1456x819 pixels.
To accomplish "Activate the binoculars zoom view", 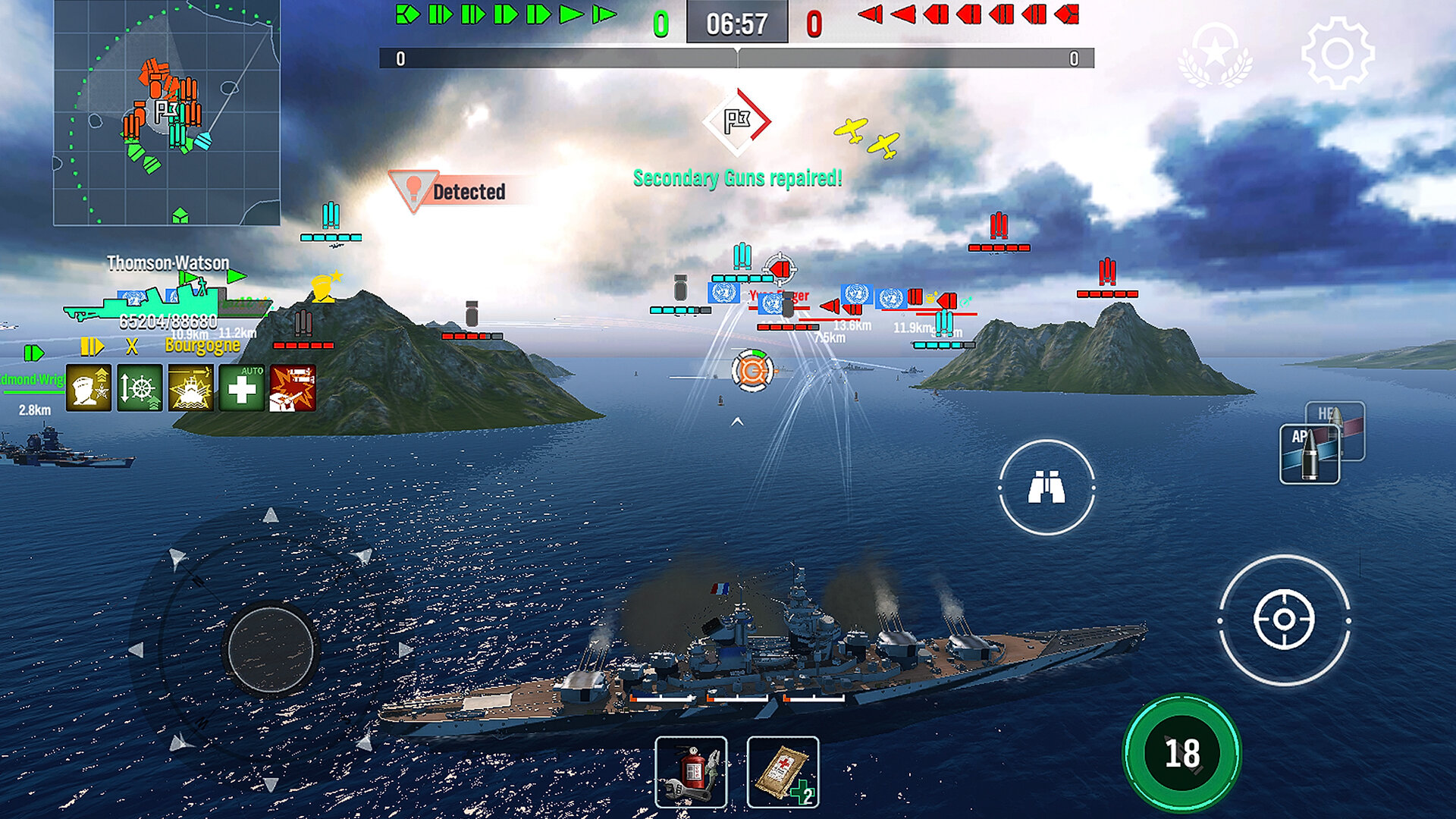I will [1046, 488].
